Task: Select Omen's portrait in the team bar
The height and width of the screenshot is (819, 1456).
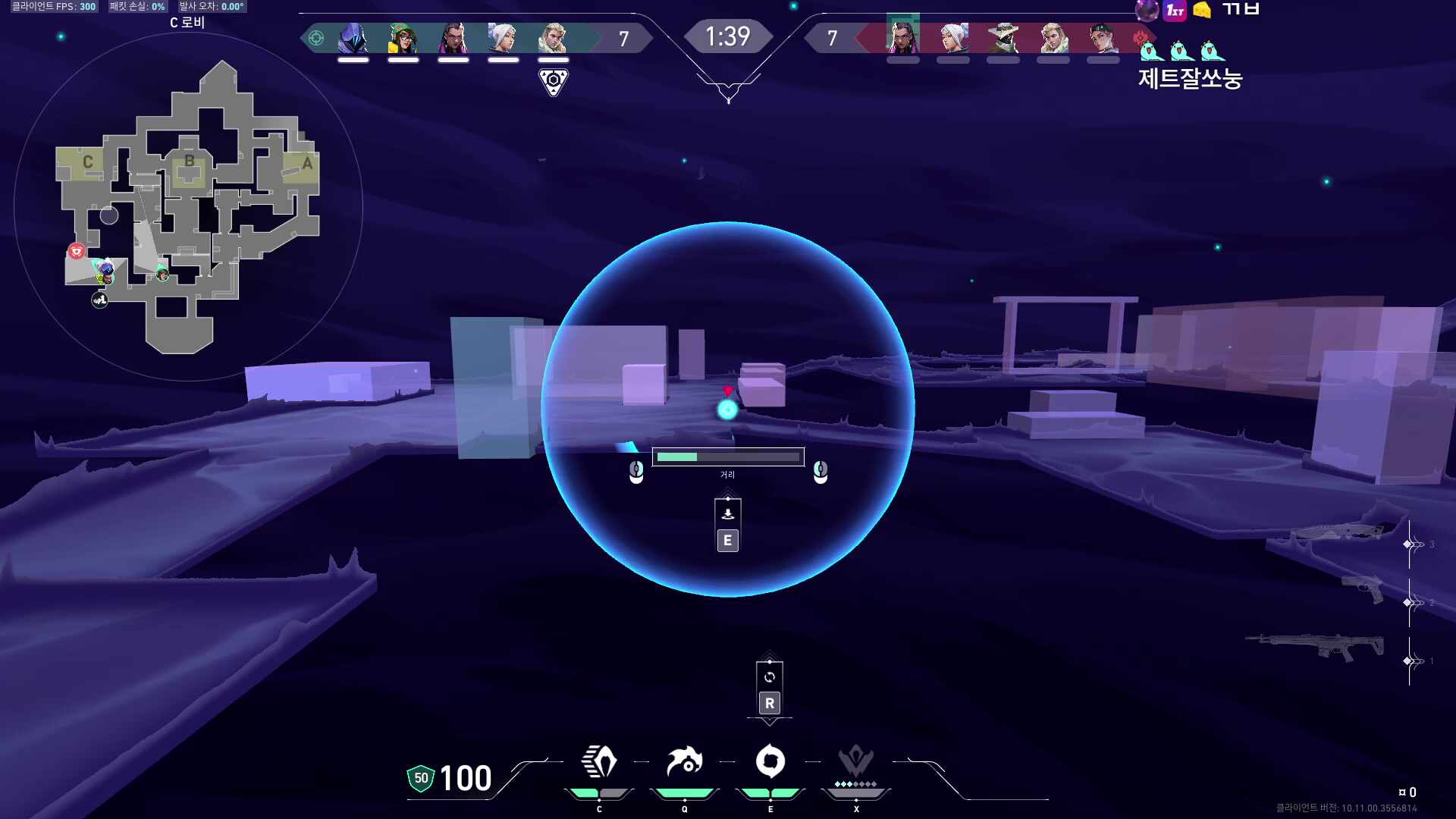Action: (353, 38)
